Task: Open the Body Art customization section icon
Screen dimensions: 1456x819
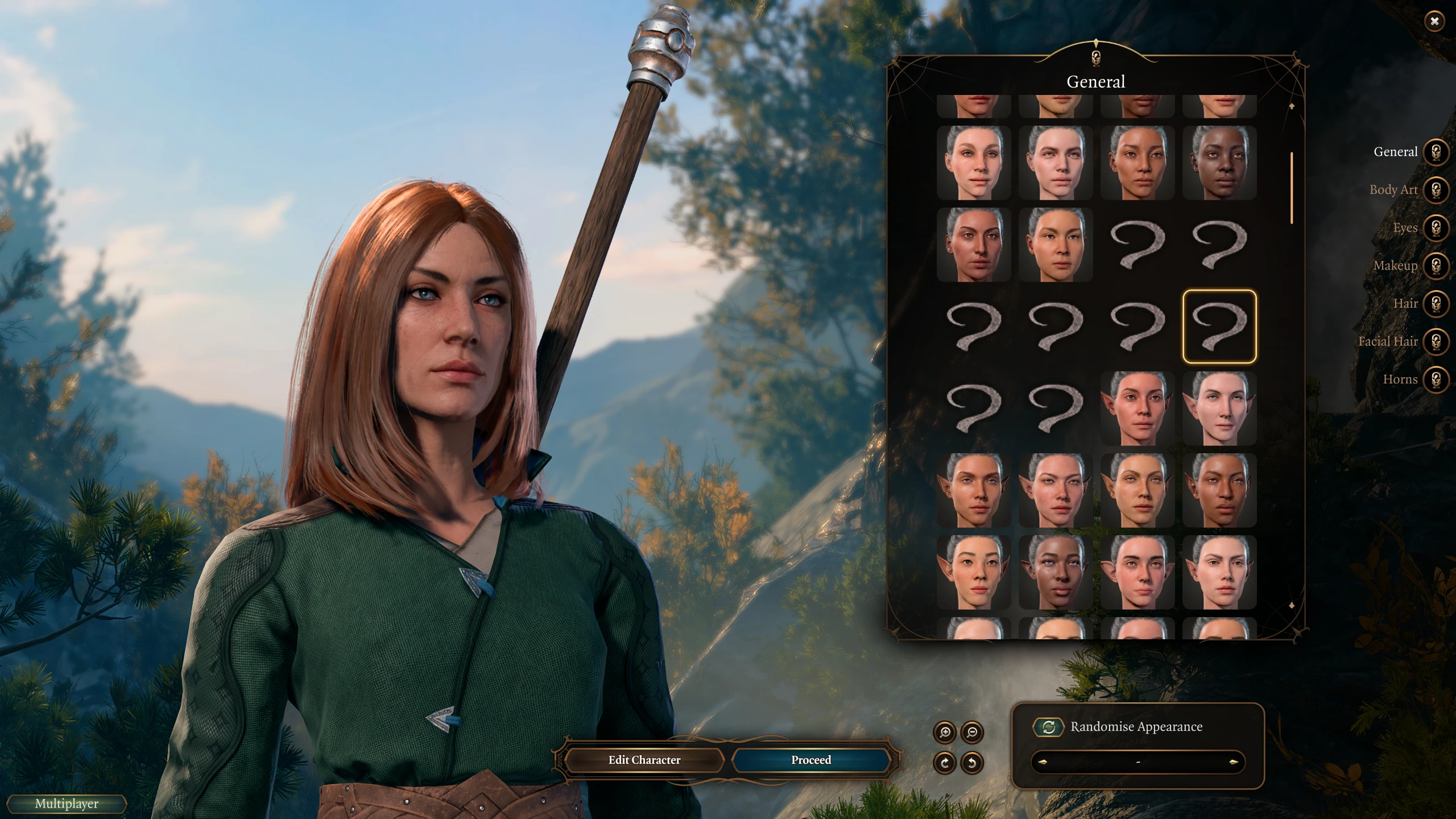Action: [x=1436, y=189]
